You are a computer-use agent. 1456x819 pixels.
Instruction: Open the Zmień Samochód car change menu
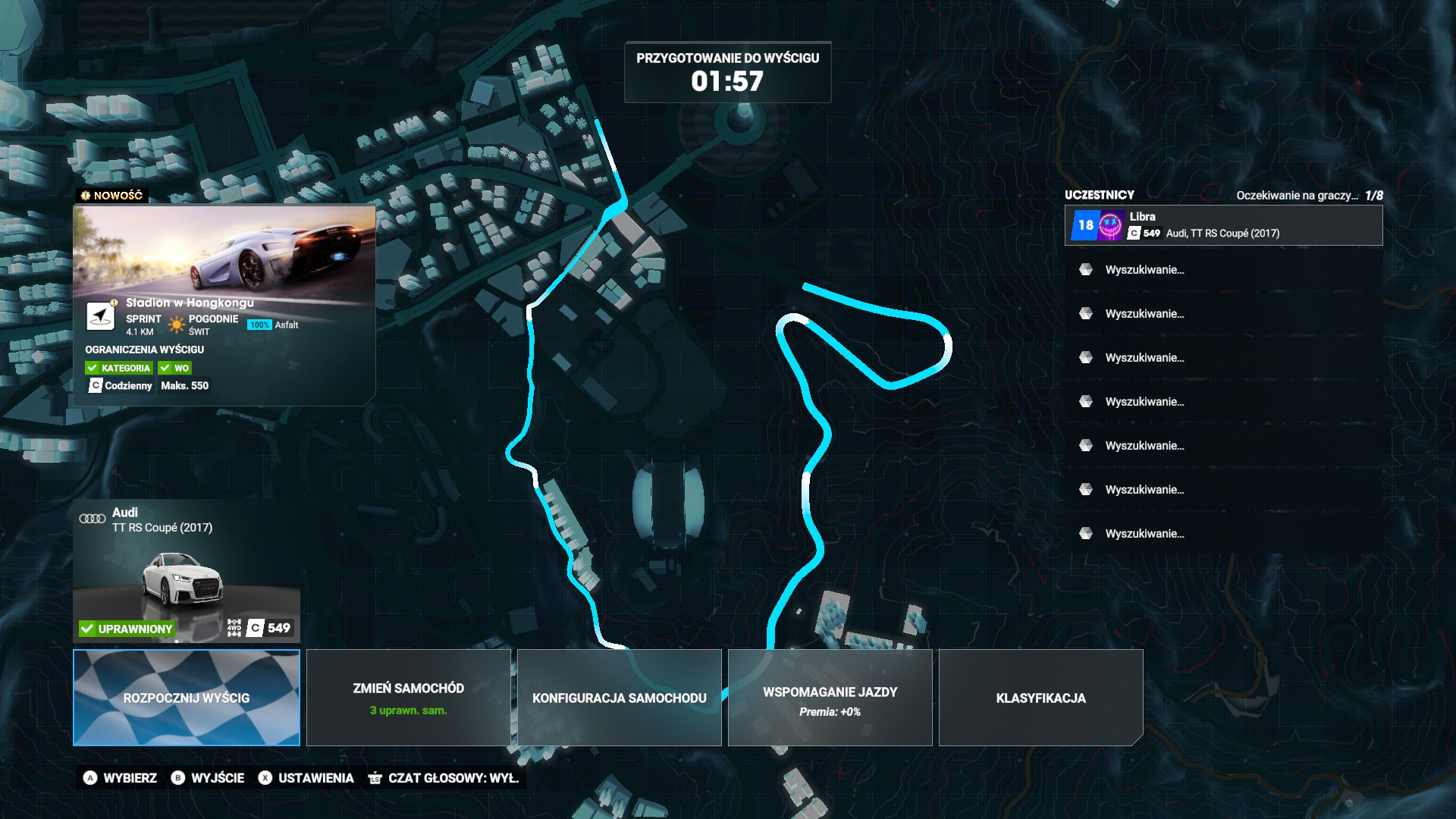(x=408, y=698)
